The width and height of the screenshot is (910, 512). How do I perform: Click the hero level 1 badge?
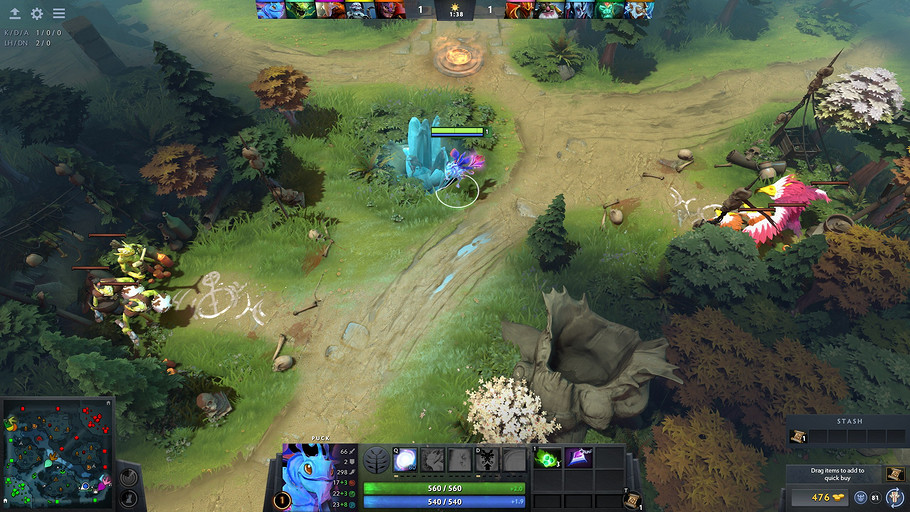coord(282,499)
